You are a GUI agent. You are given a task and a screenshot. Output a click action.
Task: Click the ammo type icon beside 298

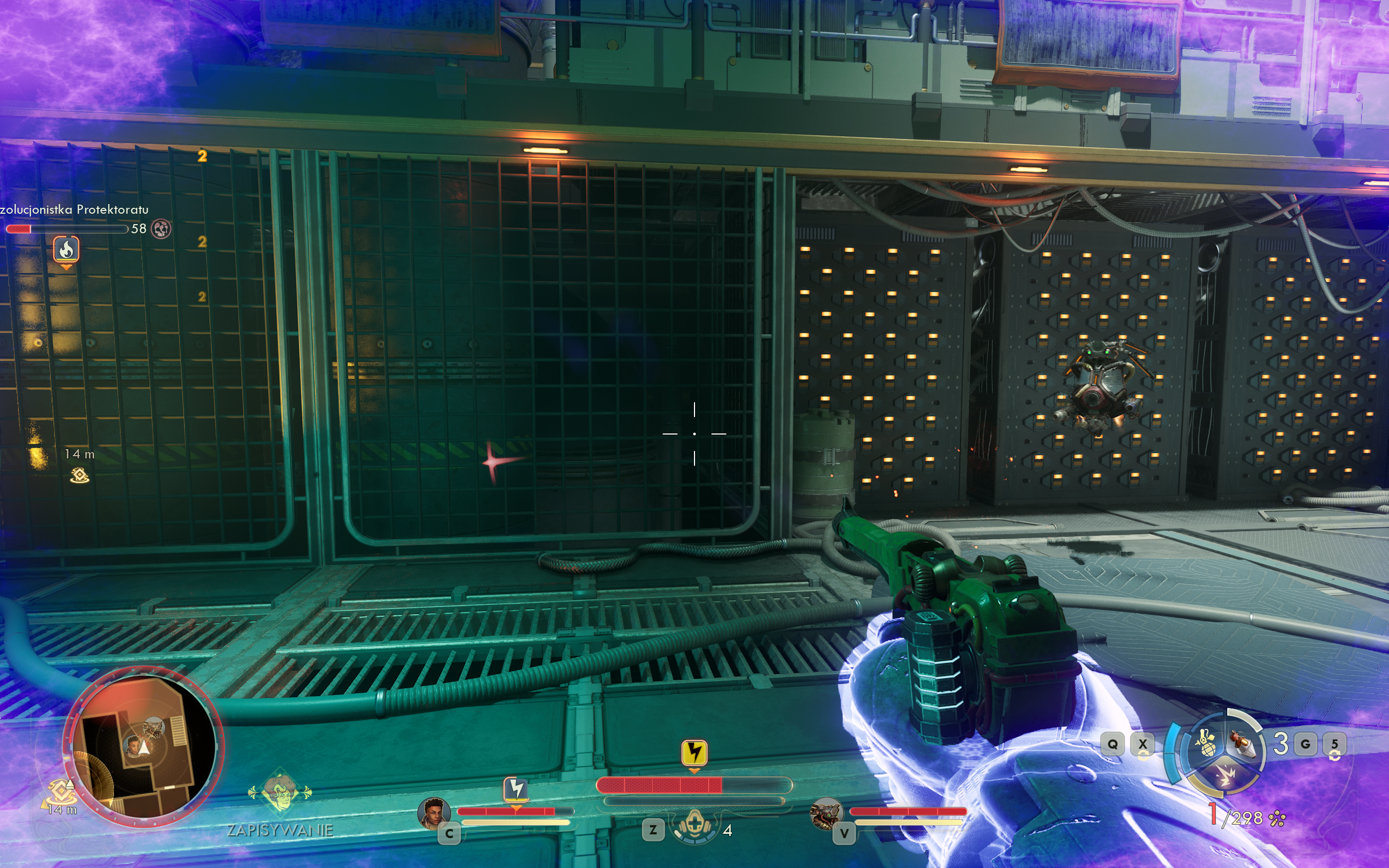1278,819
